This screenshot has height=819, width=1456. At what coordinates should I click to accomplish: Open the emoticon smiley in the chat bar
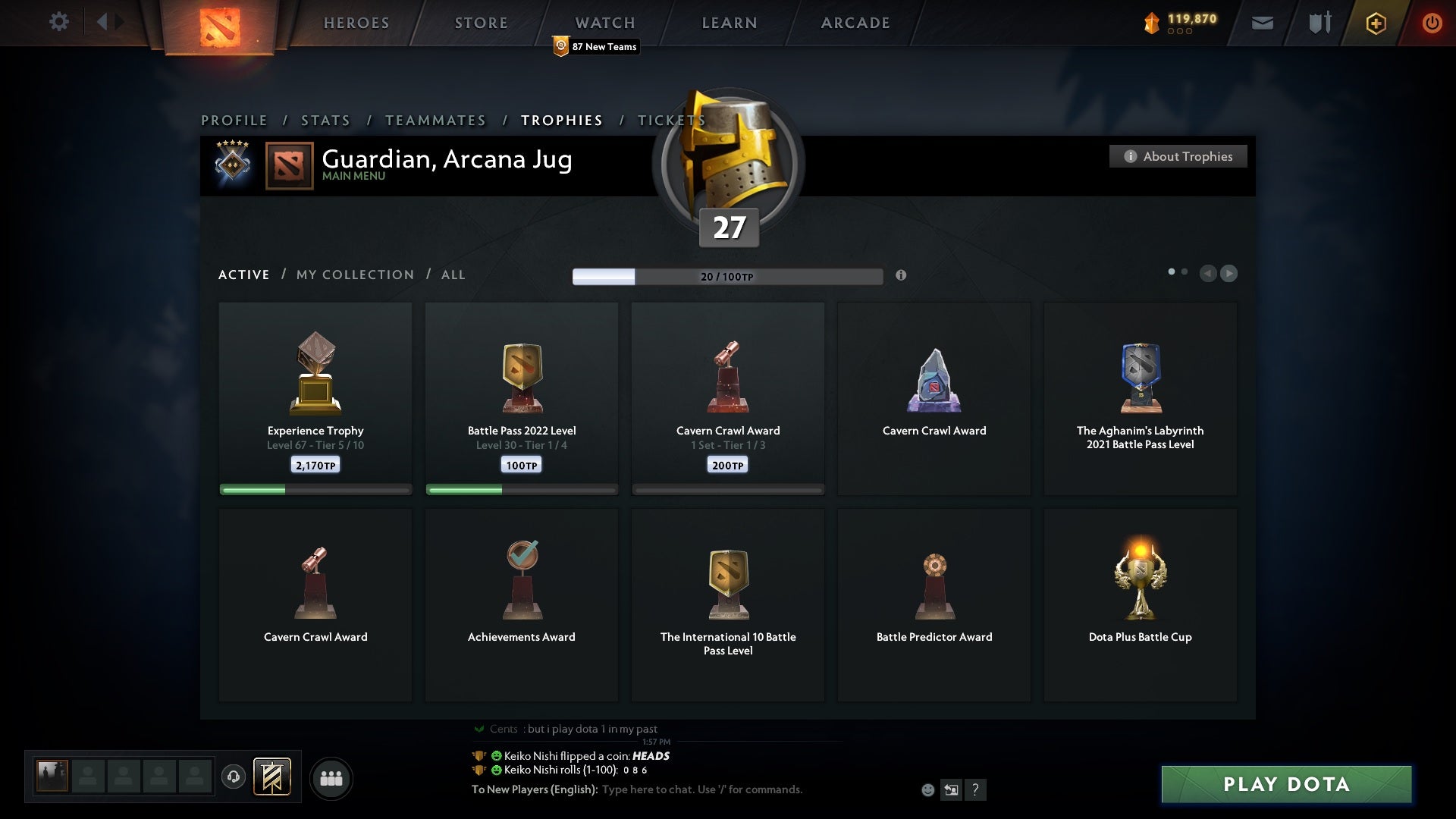coord(929,789)
